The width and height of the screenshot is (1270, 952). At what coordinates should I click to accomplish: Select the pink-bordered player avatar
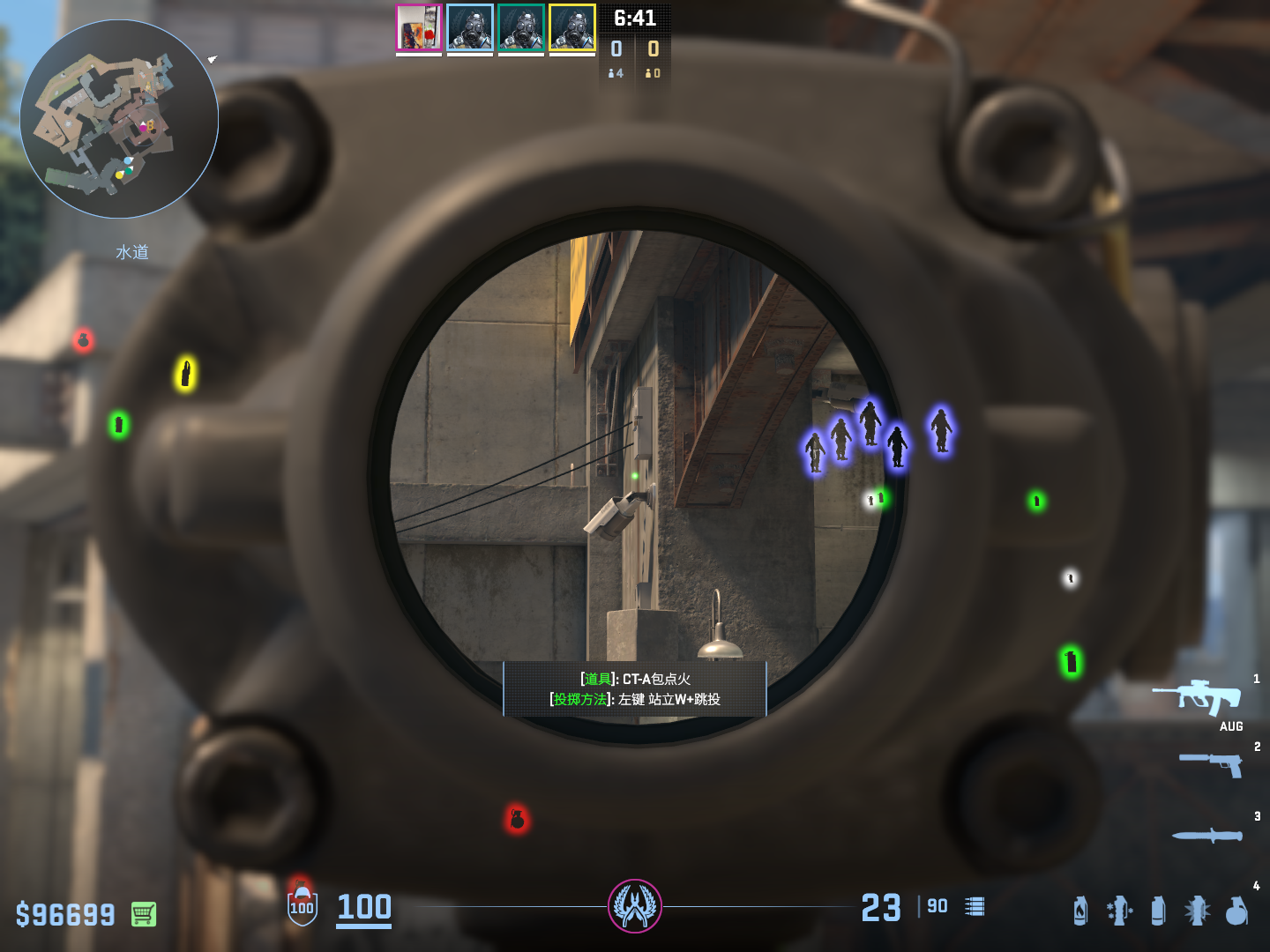tap(419, 27)
